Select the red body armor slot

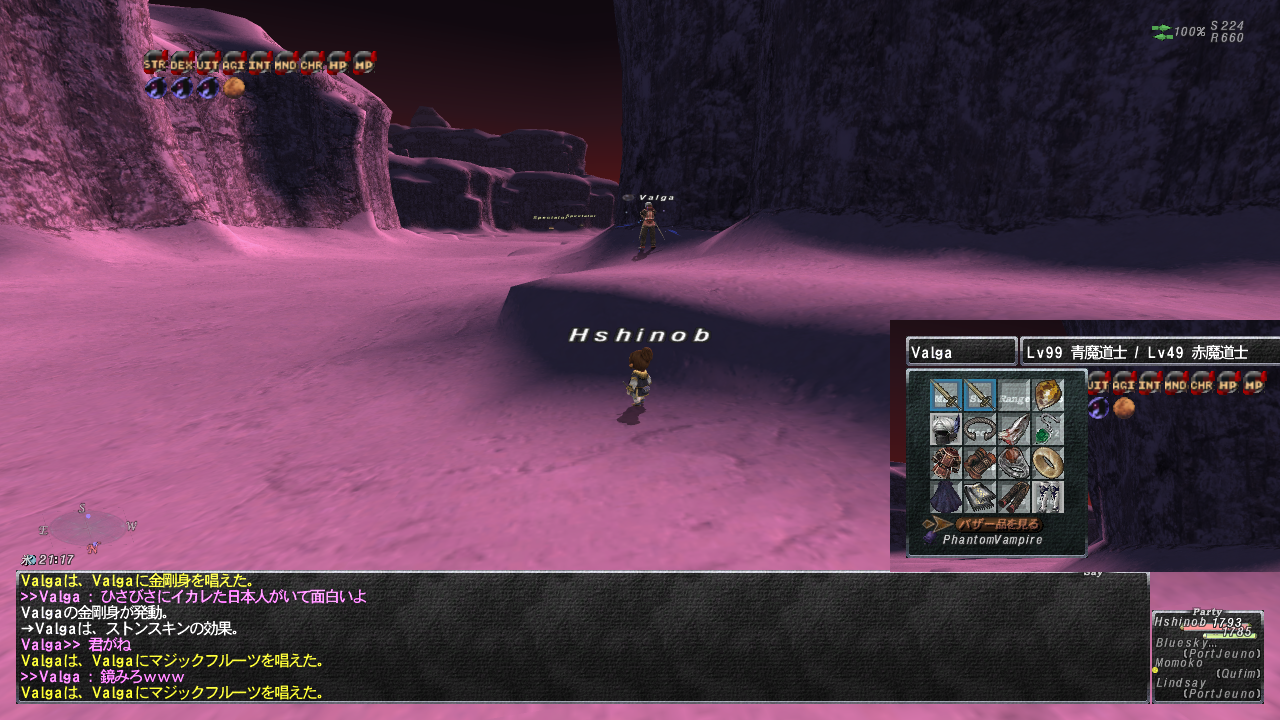(945, 463)
